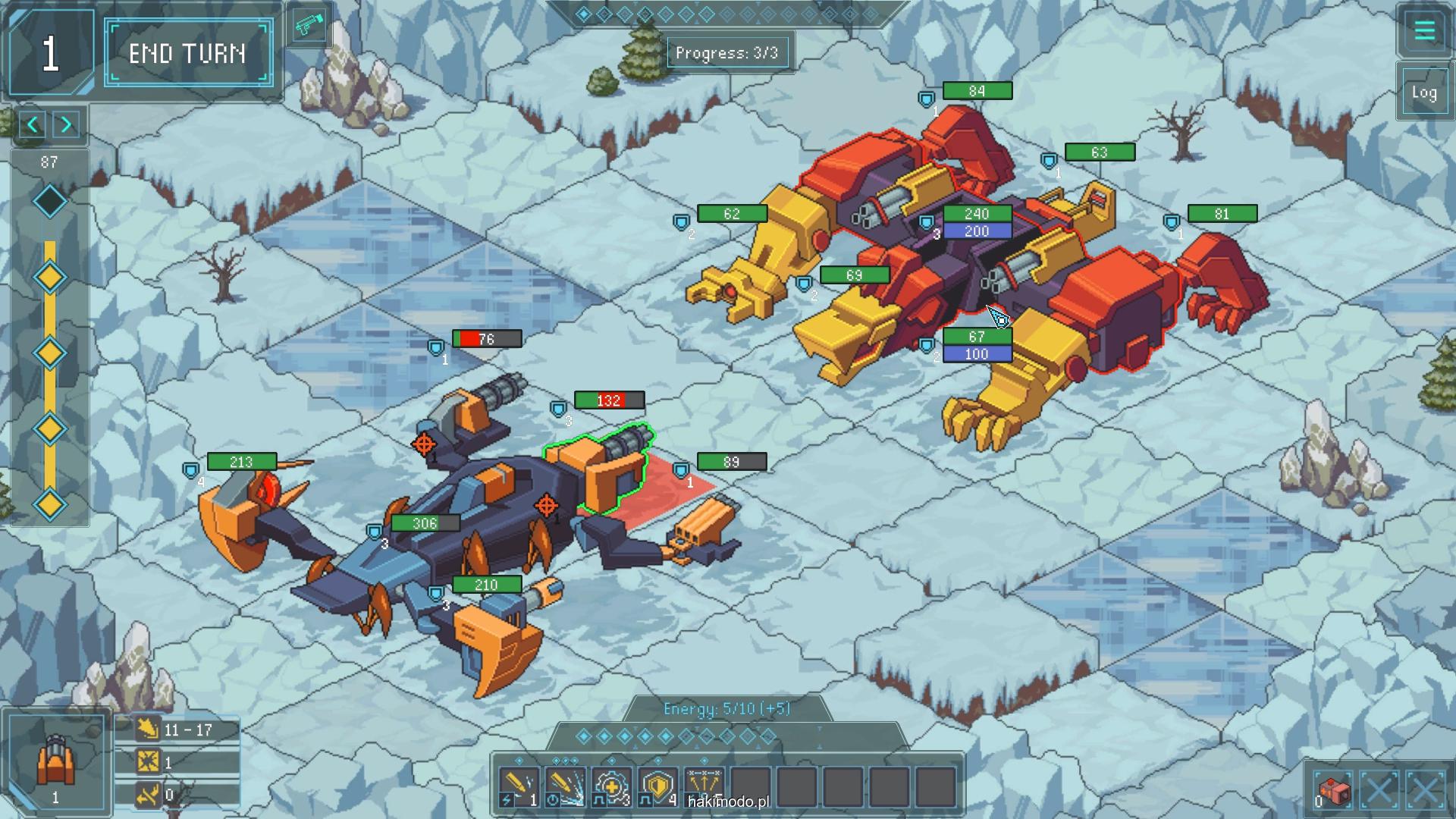The width and height of the screenshot is (1456, 819).
Task: Select the next unit with right arrow
Action: [67, 125]
